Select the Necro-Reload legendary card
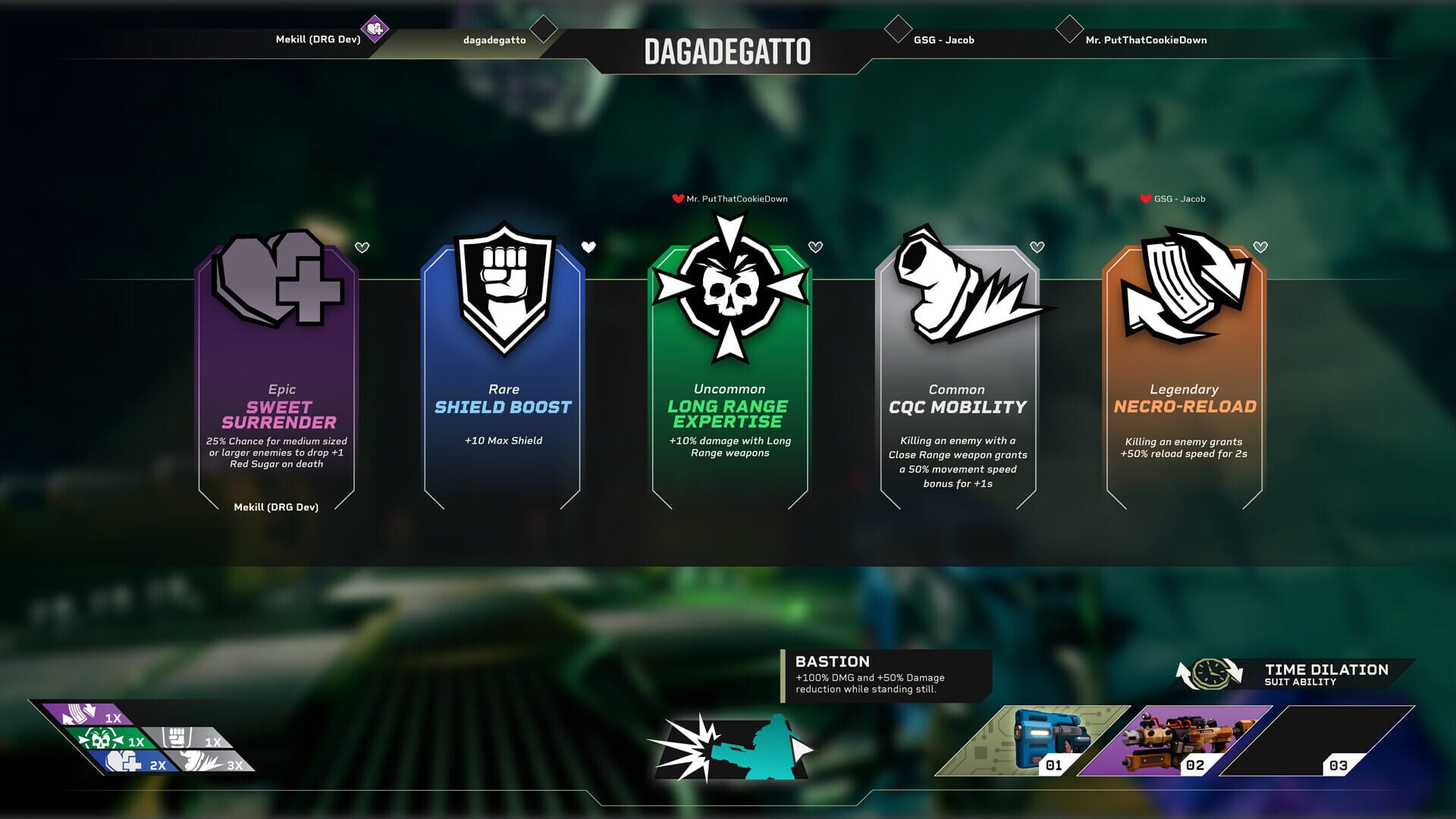This screenshot has width=1456, height=819. 1184,372
